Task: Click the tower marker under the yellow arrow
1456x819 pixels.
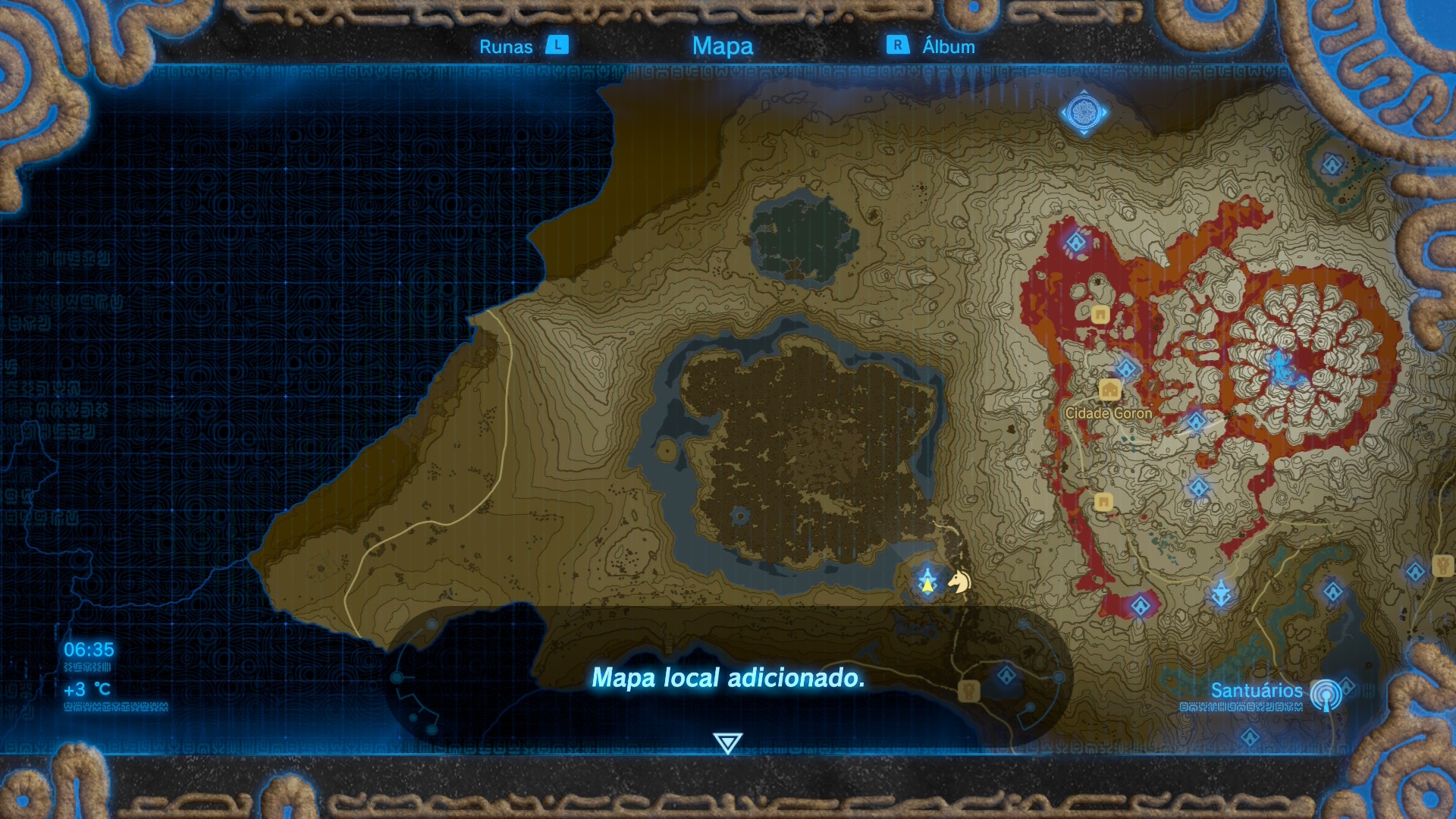Action: 927,582
